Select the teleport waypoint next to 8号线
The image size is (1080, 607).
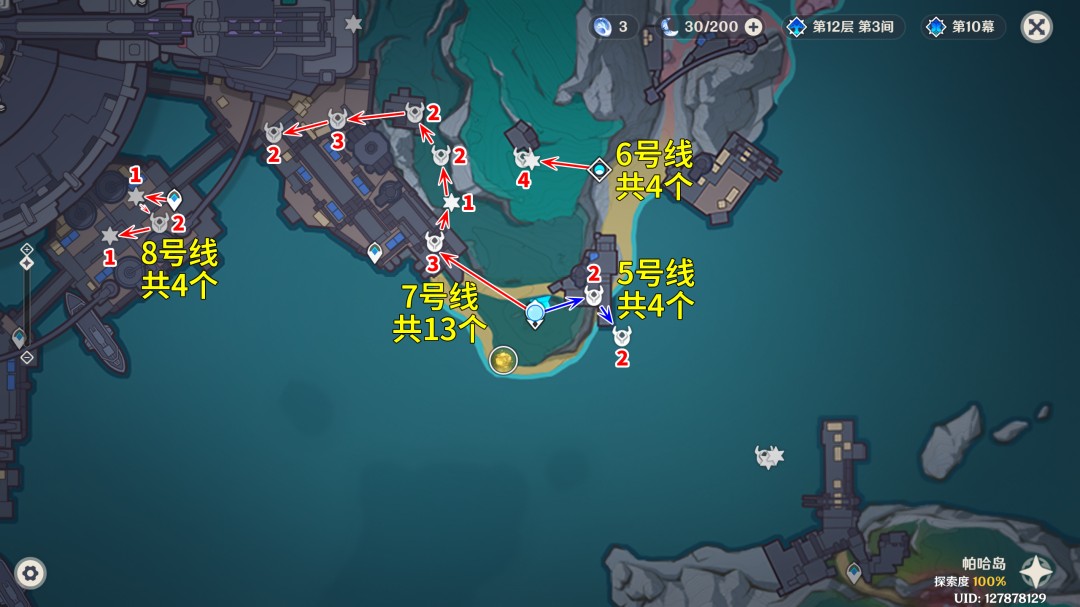[175, 200]
